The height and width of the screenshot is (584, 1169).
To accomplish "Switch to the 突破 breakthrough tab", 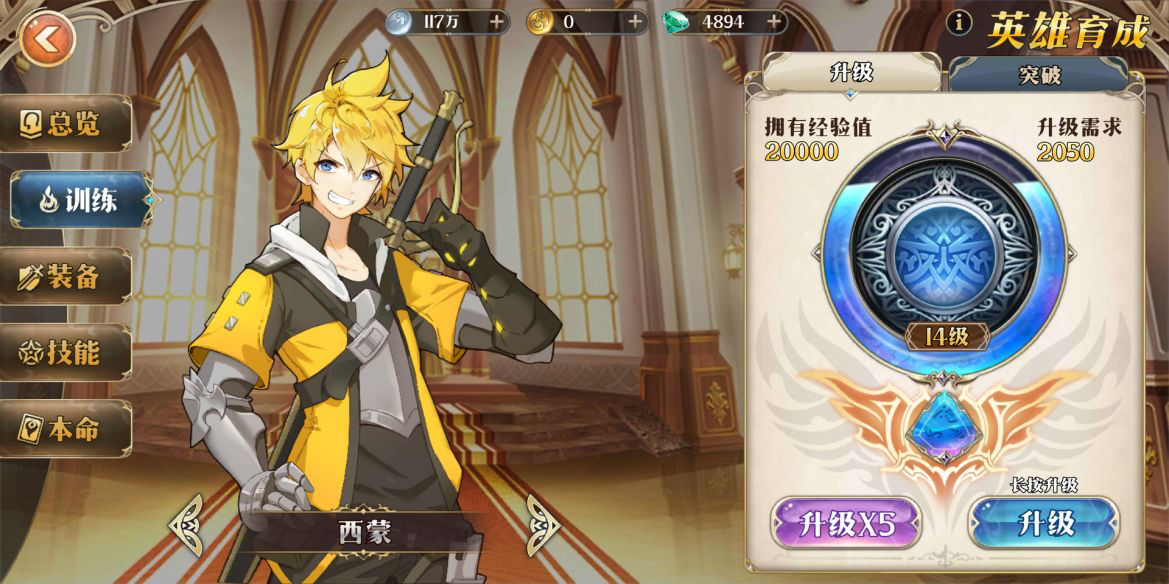I will pos(1039,74).
